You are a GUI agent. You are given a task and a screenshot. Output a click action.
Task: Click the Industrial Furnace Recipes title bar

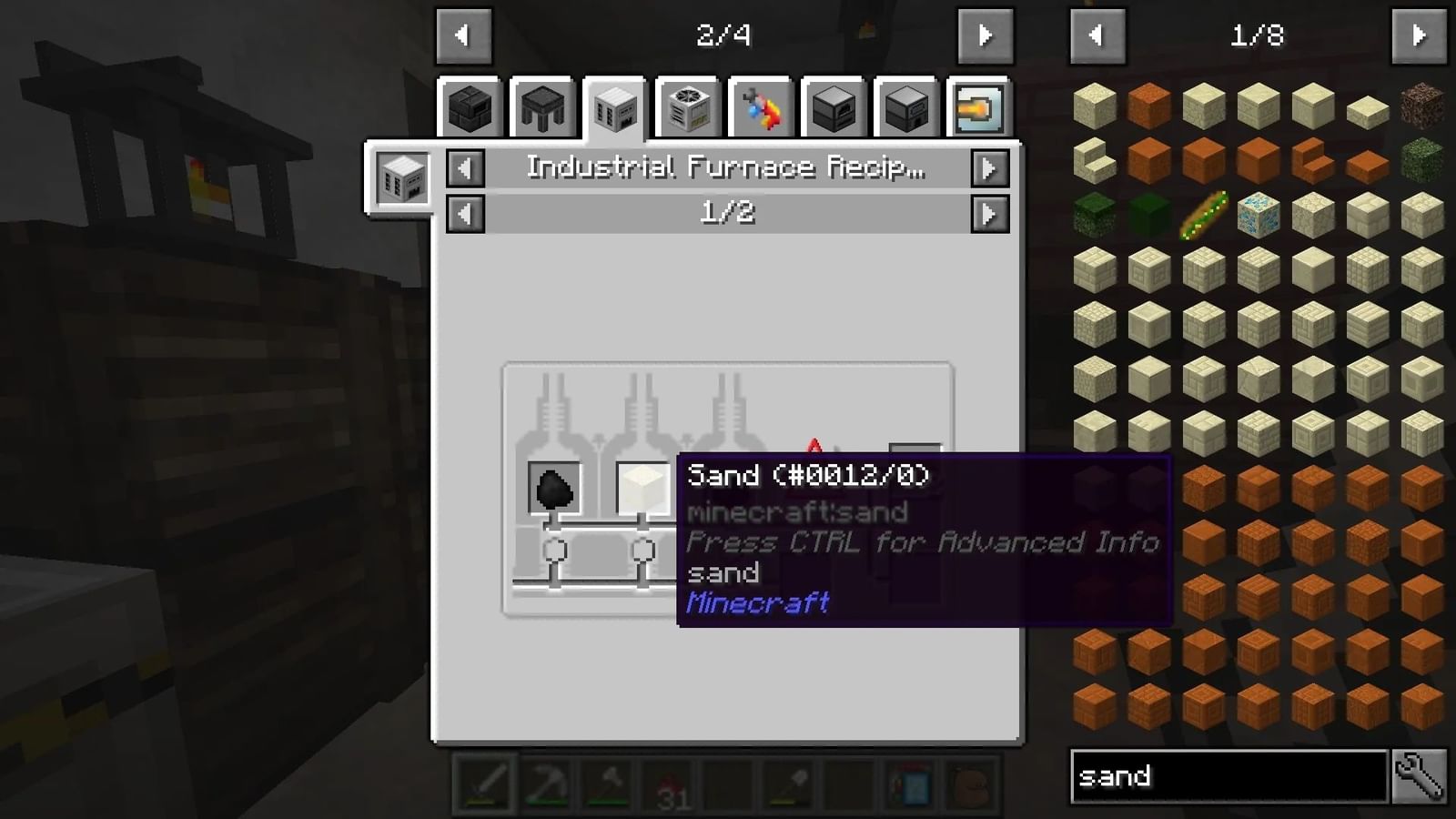pyautogui.click(x=725, y=167)
